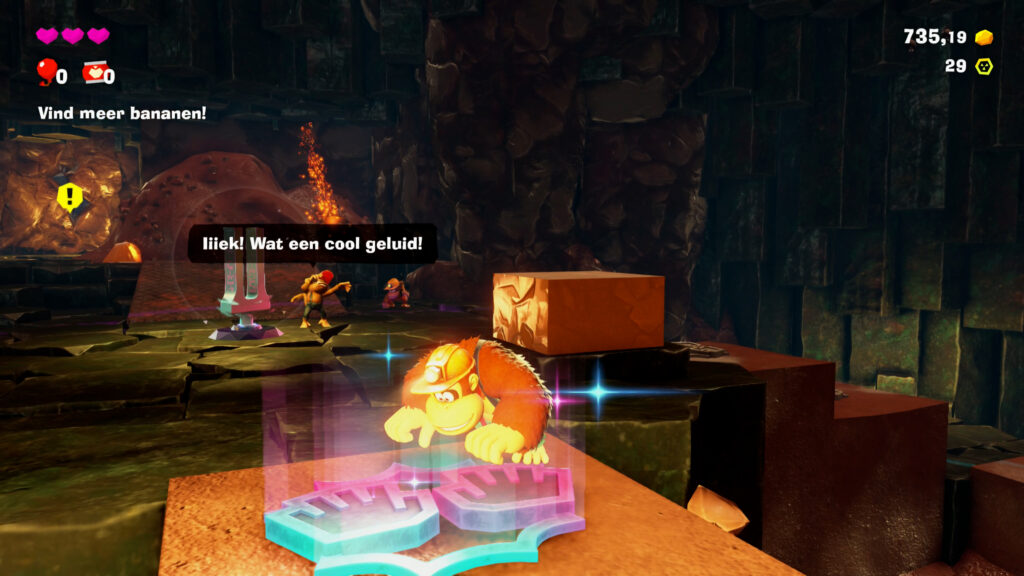Select the 'Vind meer bananen!' objective tracker
The height and width of the screenshot is (576, 1024).
[x=122, y=113]
